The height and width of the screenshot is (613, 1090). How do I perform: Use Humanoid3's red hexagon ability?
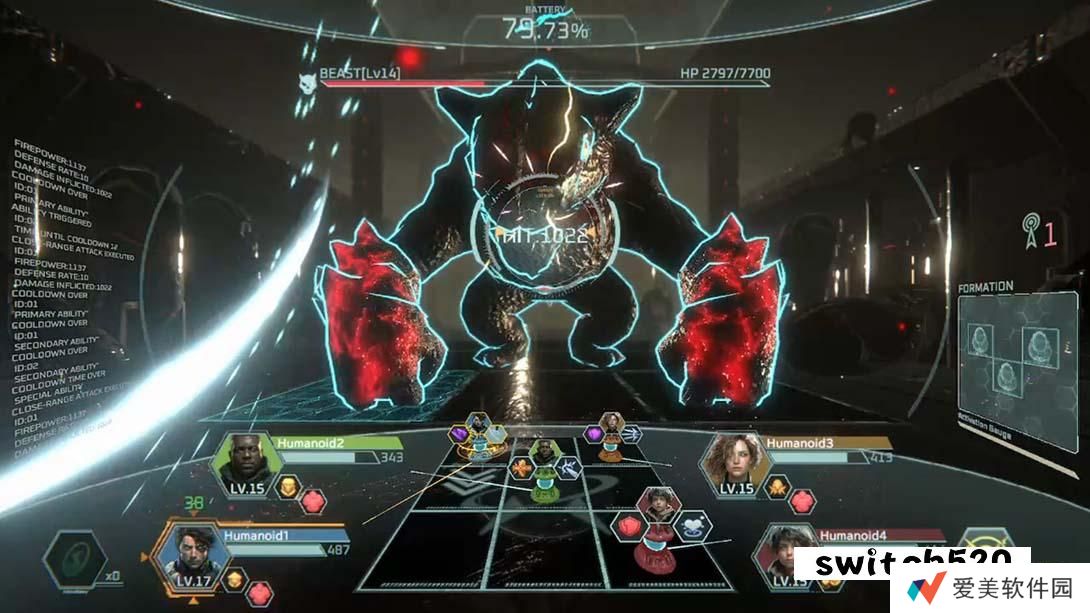point(801,500)
